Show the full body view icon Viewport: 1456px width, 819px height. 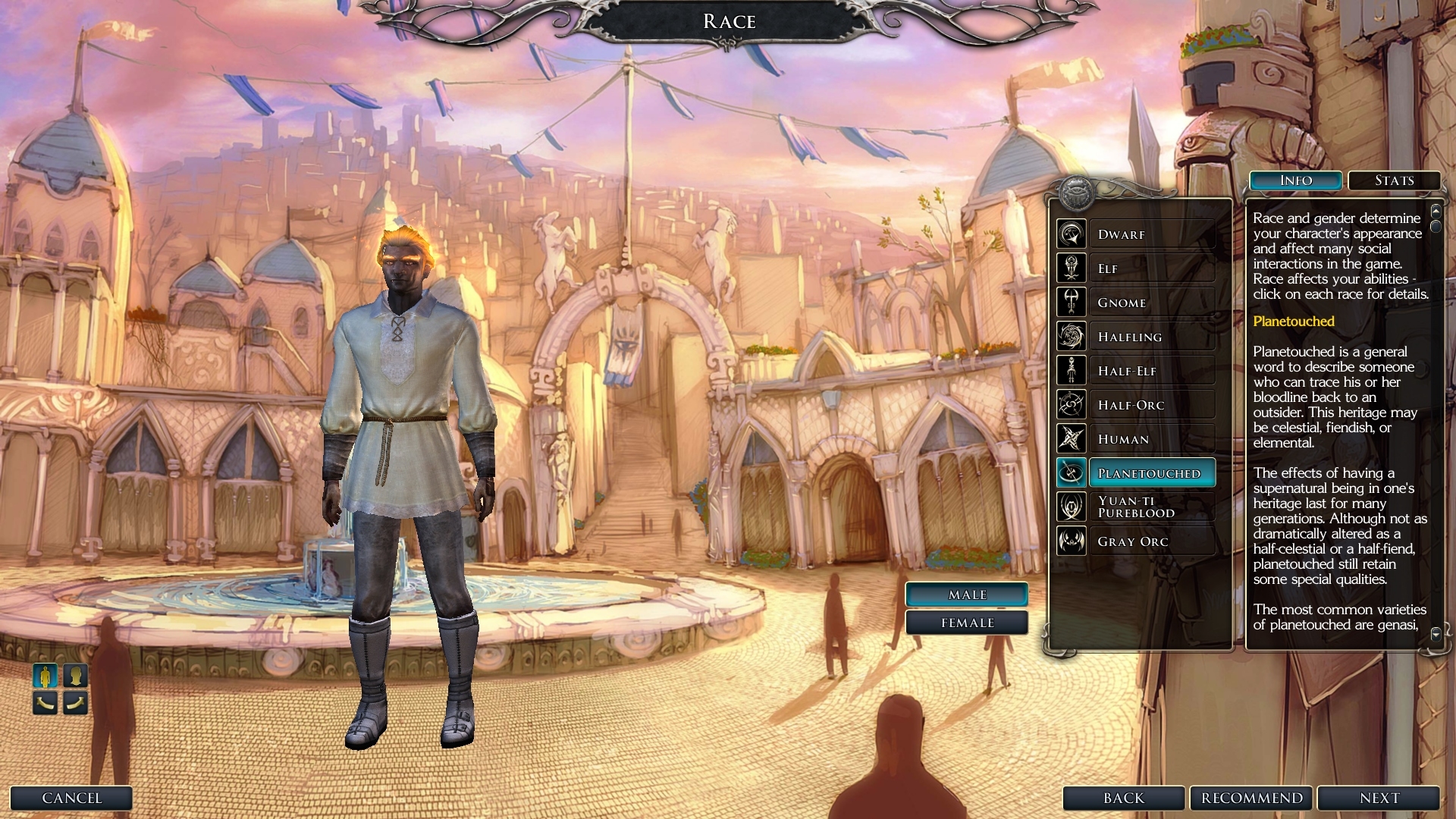pyautogui.click(x=45, y=676)
